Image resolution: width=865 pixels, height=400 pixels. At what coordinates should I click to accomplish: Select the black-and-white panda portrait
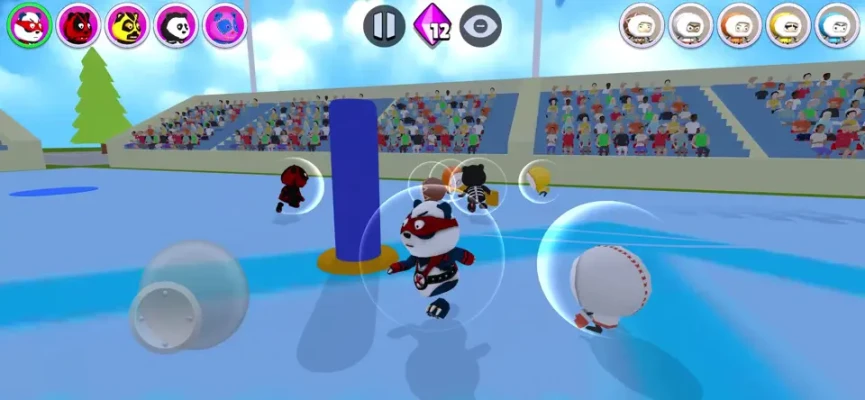(x=176, y=26)
